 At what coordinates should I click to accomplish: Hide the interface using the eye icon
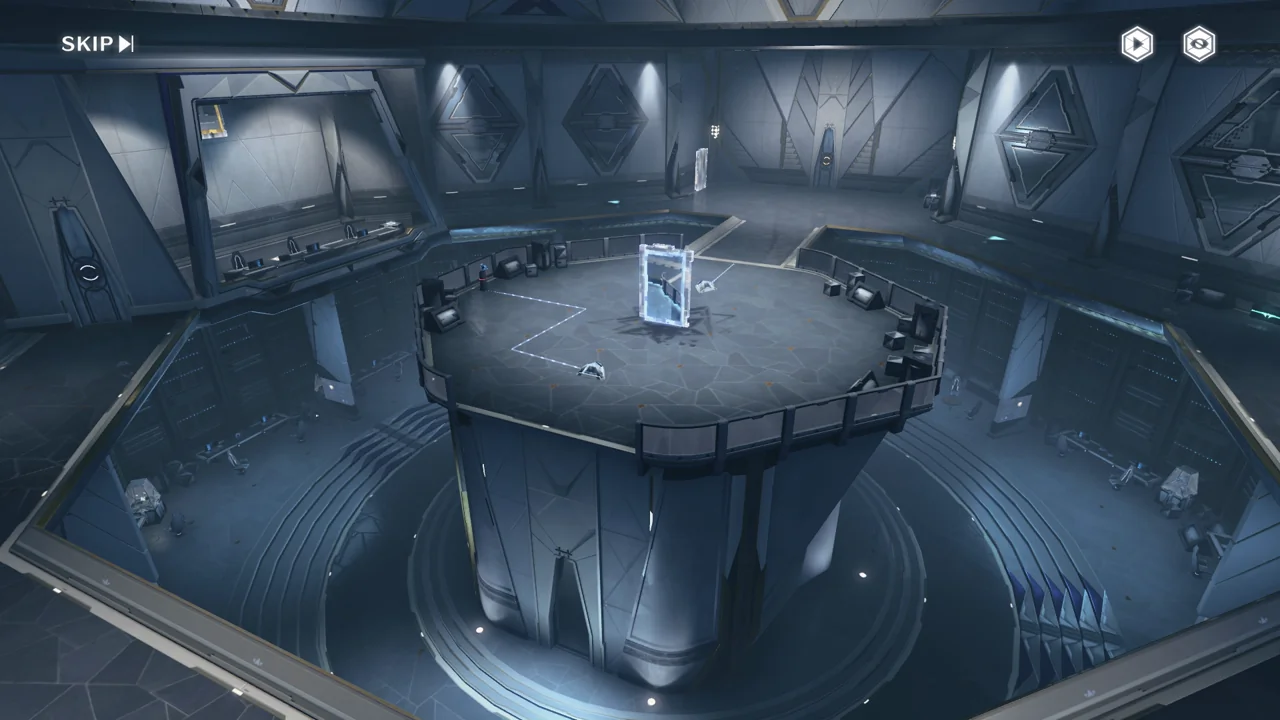coord(1199,44)
